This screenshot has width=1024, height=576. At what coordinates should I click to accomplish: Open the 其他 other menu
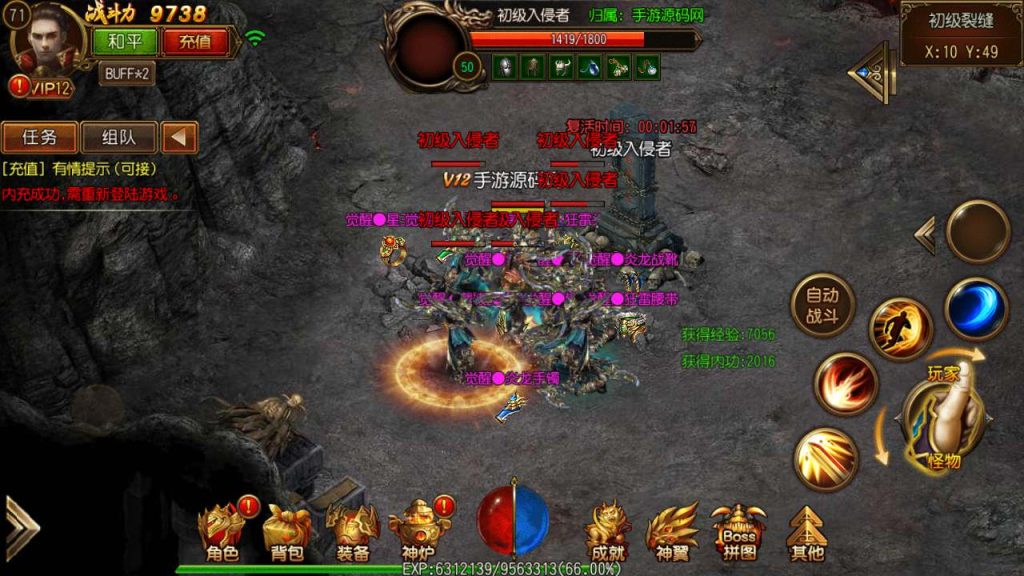click(x=806, y=532)
